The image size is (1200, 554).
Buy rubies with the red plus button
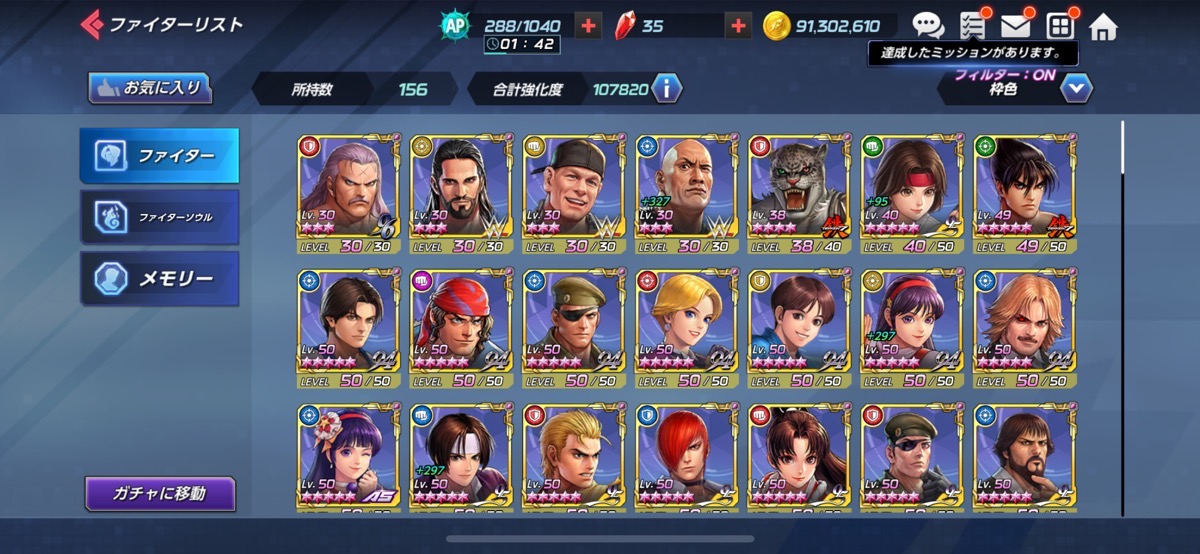[x=738, y=26]
